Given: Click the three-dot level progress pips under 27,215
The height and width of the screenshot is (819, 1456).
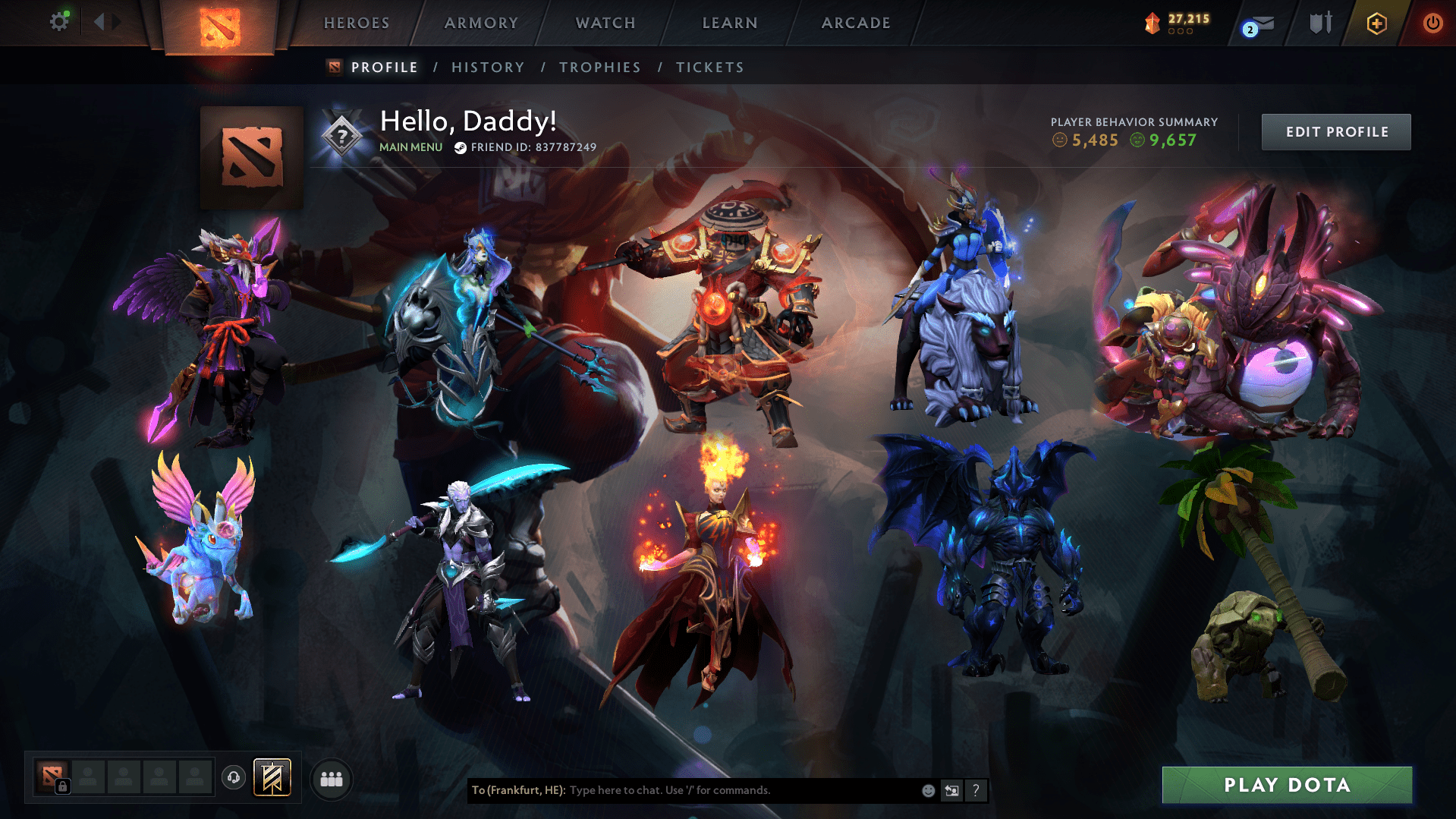Looking at the screenshot, I should click(1181, 32).
